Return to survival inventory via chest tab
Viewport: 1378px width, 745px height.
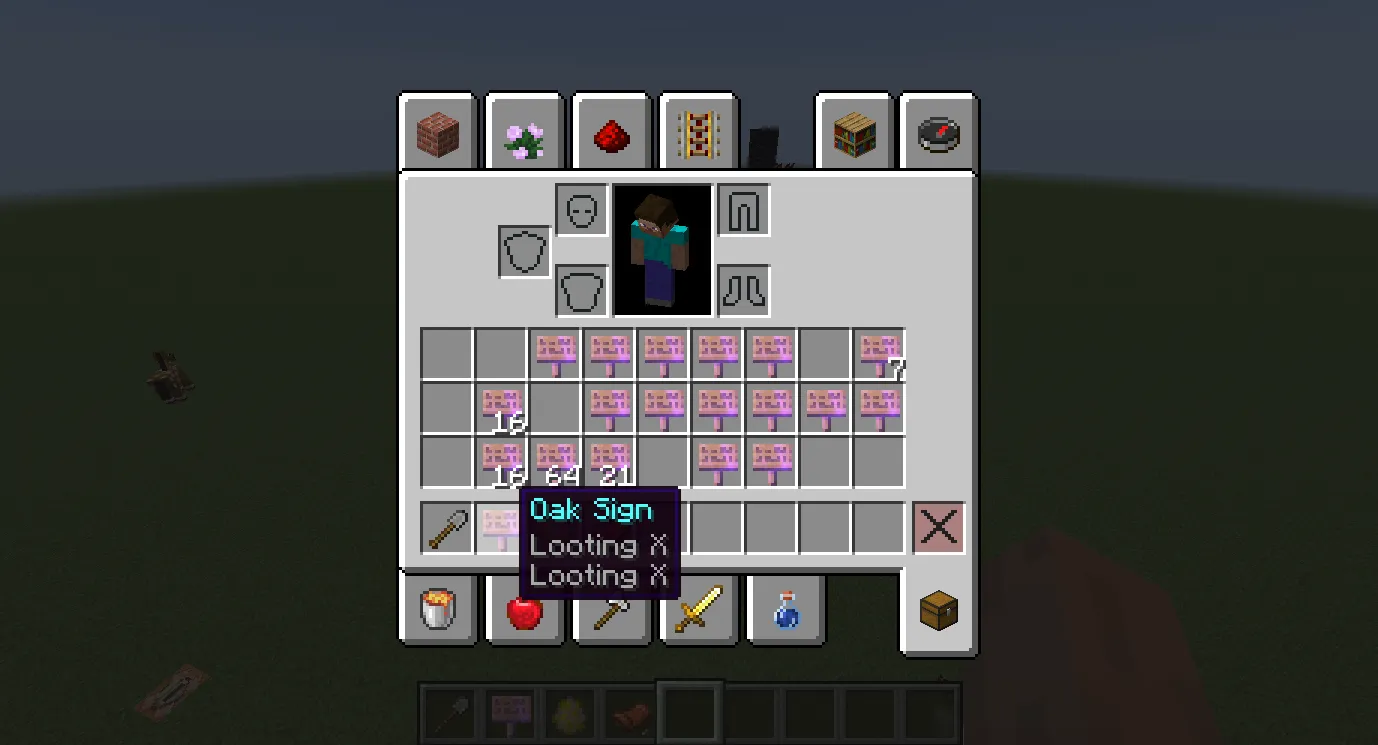click(x=937, y=610)
